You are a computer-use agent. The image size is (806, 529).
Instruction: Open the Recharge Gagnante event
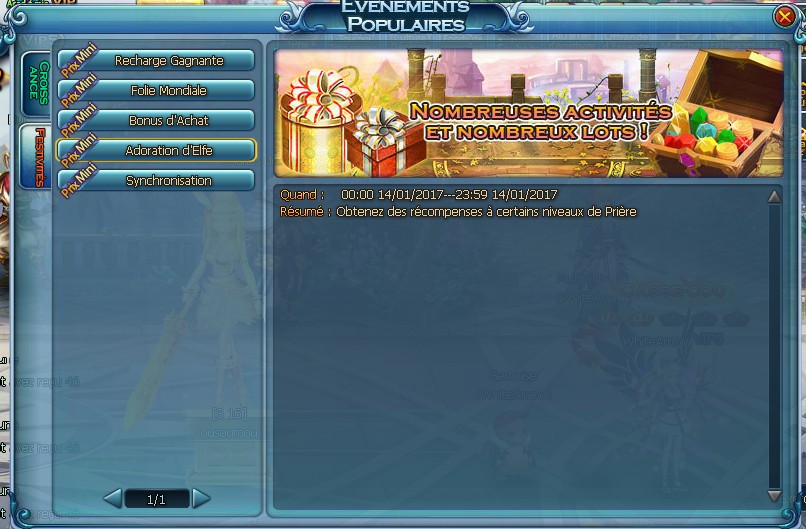click(x=167, y=61)
